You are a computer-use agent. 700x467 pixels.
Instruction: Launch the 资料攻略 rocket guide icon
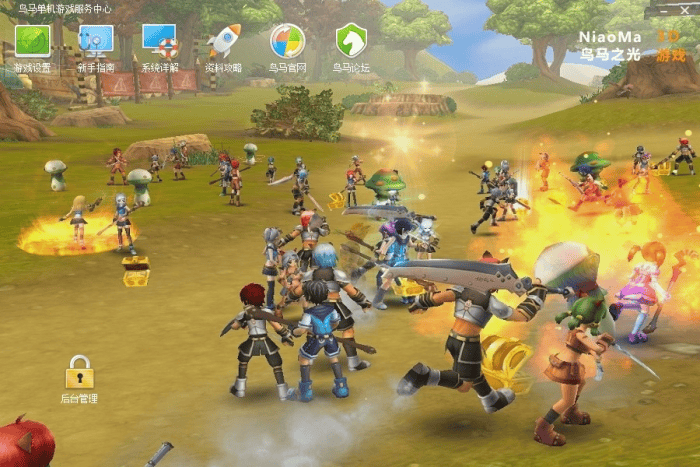point(223,42)
